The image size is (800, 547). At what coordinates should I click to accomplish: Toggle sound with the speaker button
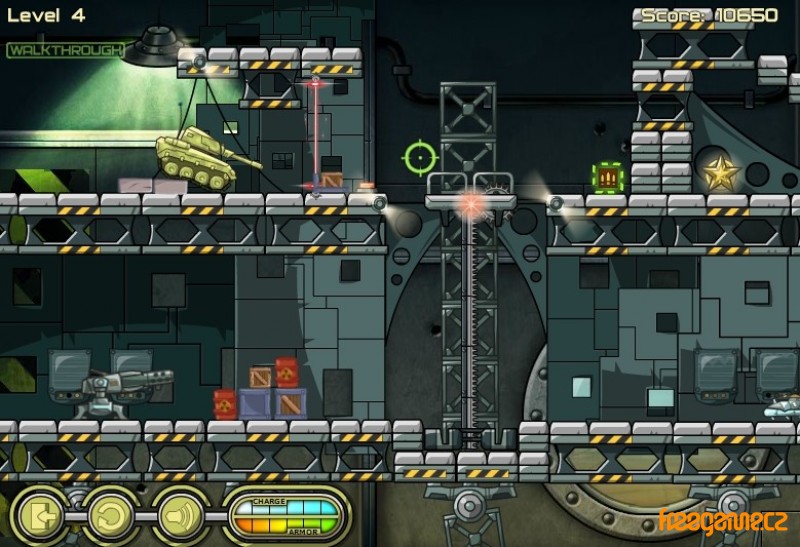(x=177, y=516)
